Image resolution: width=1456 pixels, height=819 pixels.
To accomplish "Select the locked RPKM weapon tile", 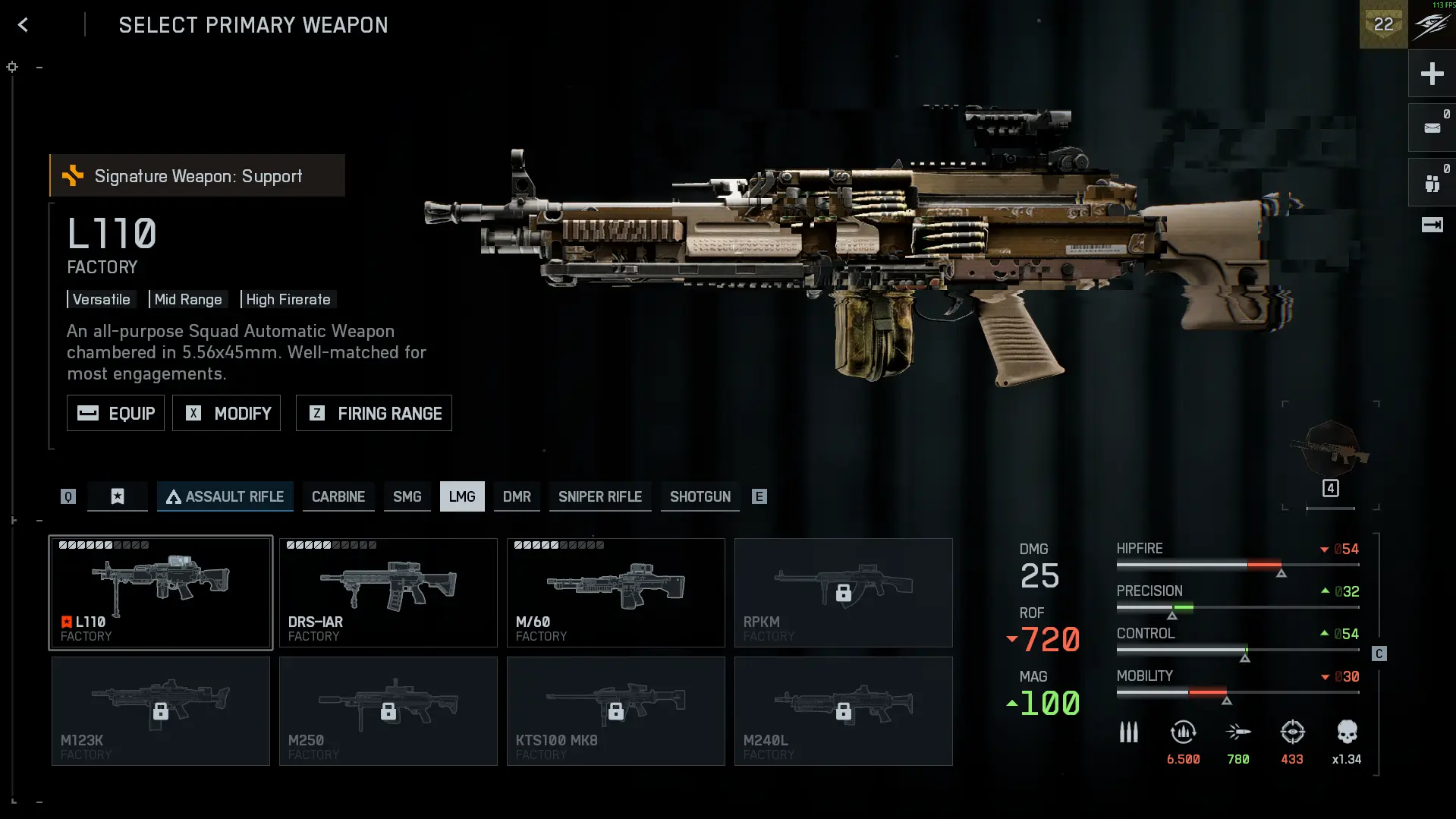I will pos(844,593).
